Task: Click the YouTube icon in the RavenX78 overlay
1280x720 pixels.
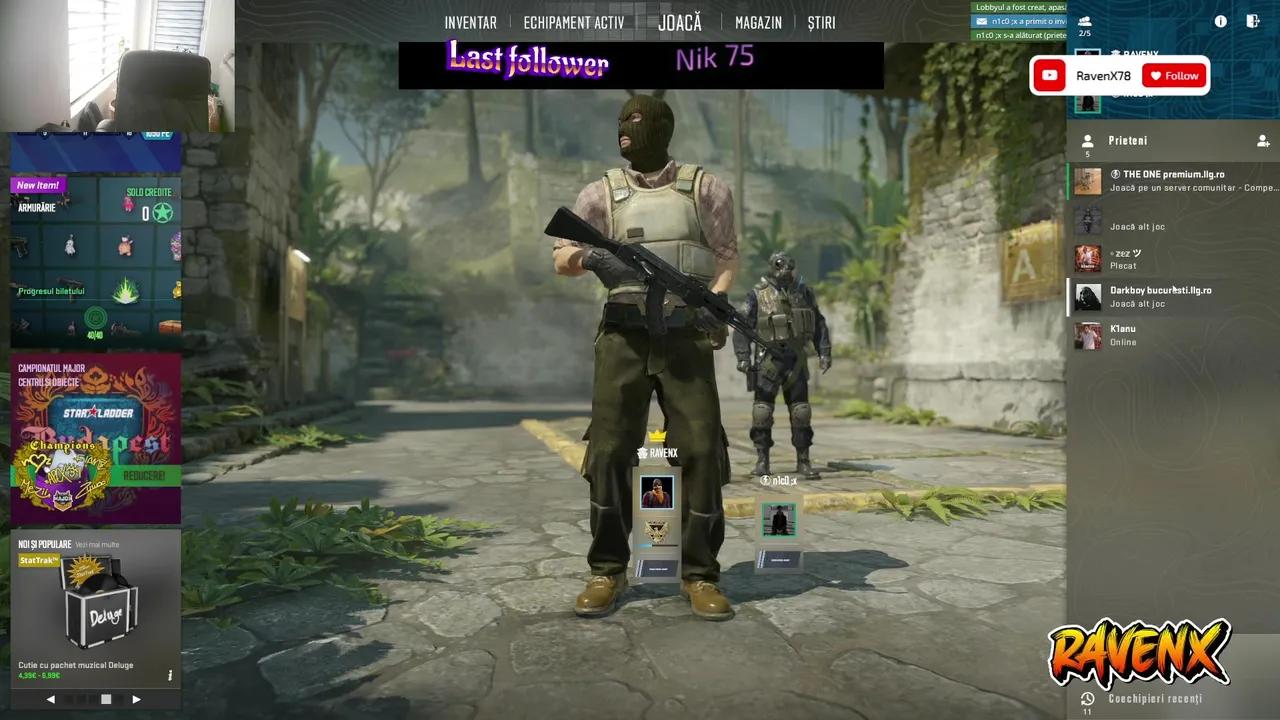Action: (1049, 75)
